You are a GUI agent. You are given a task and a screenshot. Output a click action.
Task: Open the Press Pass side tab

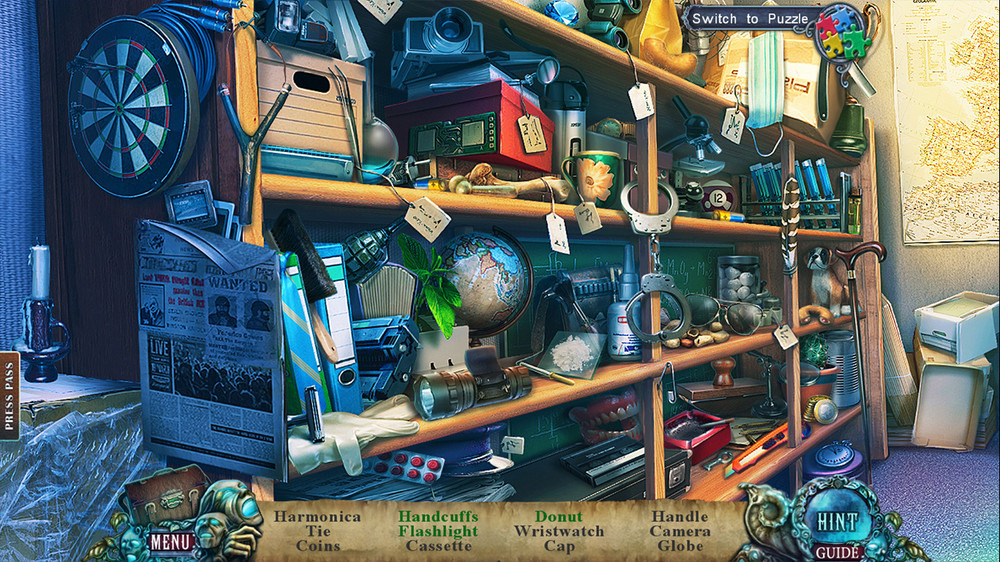pos(10,394)
